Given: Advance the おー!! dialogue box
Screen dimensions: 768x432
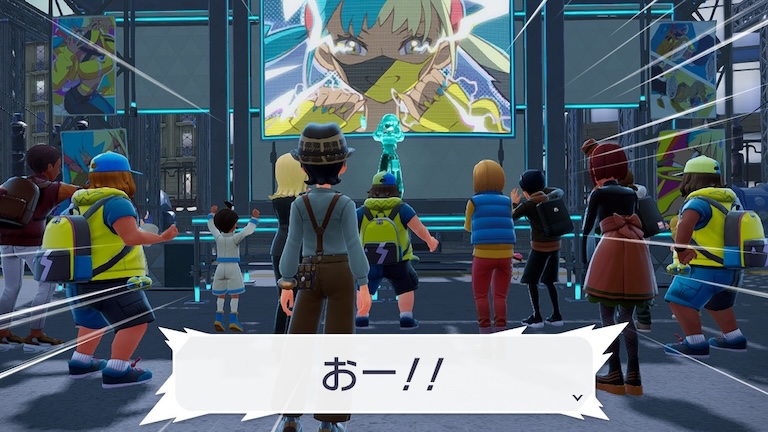Looking at the screenshot, I should click(383, 374).
